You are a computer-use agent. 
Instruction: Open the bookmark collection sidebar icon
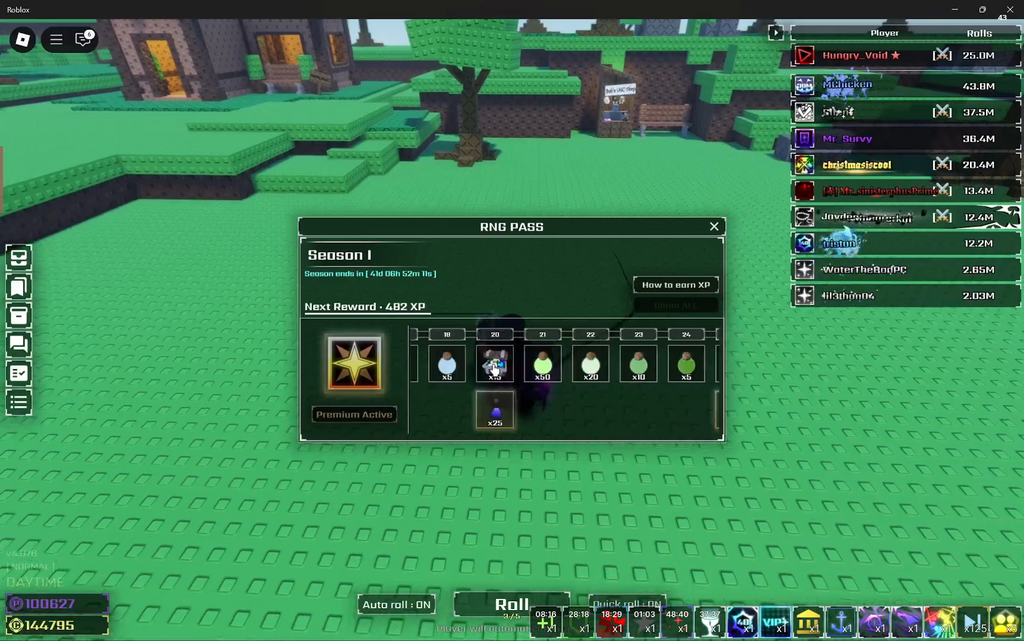[x=19, y=287]
